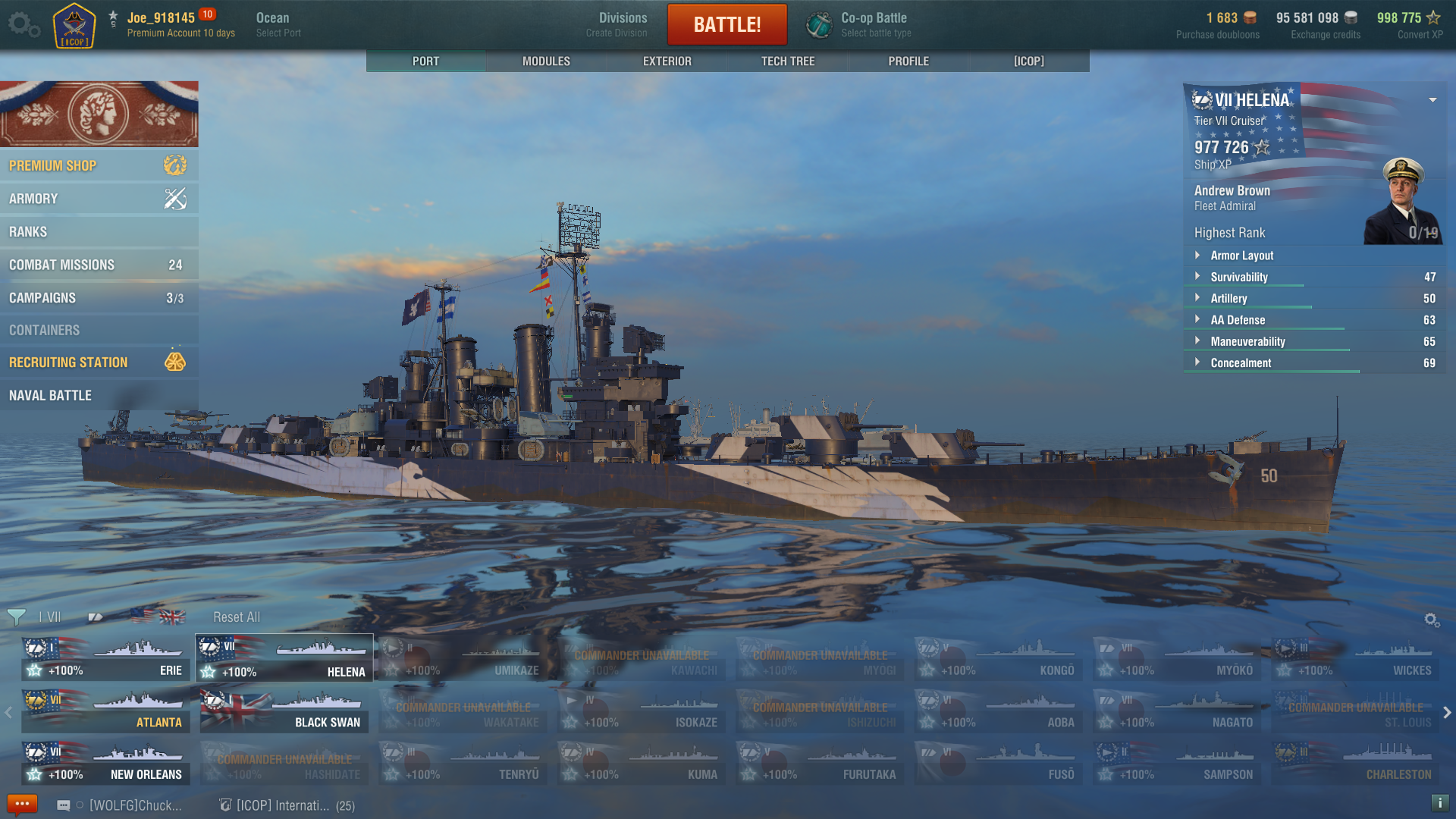Start the match with the BATTLE! button

point(726,24)
